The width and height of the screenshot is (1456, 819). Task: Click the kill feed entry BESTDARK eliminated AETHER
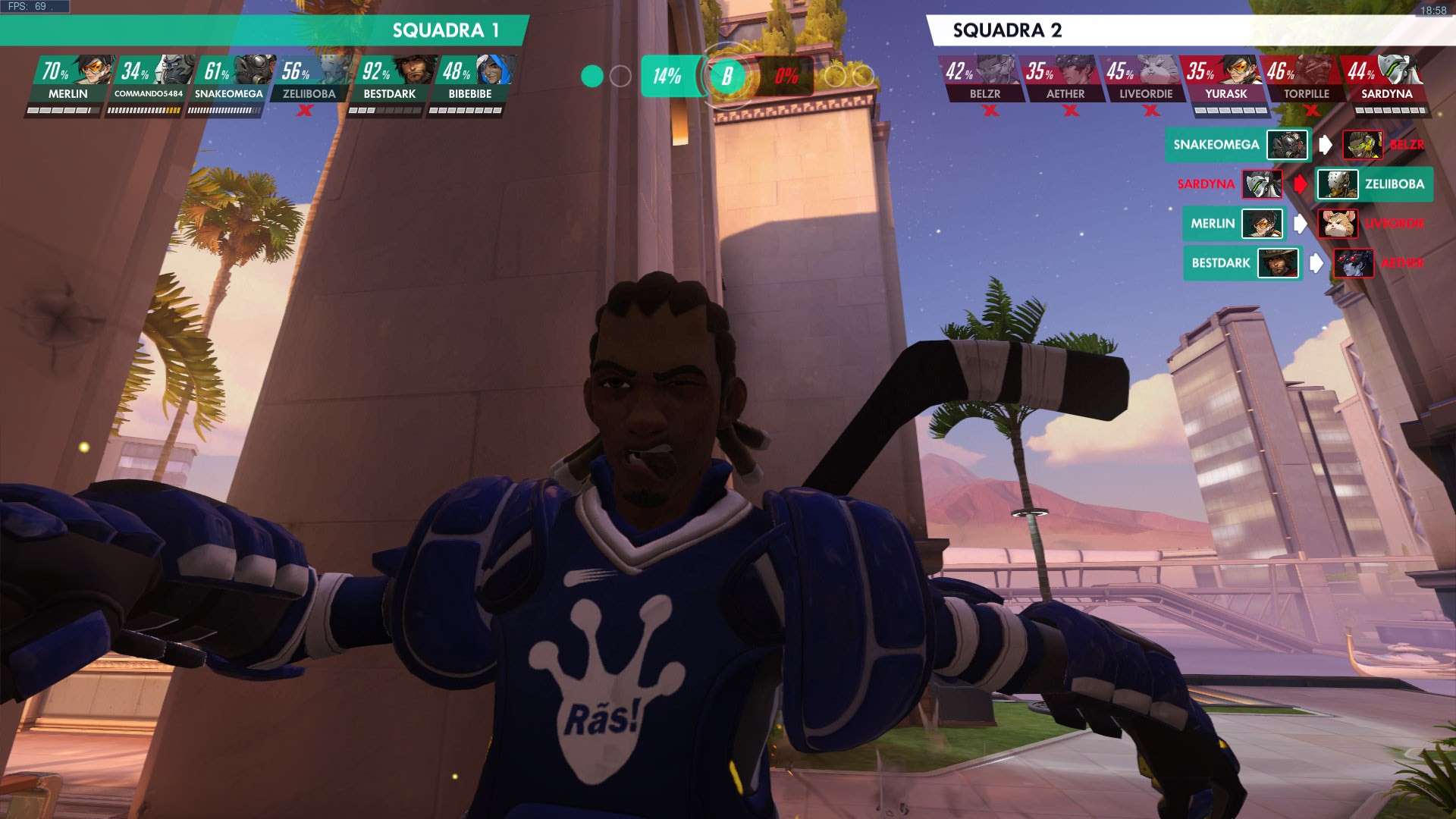[1306, 263]
